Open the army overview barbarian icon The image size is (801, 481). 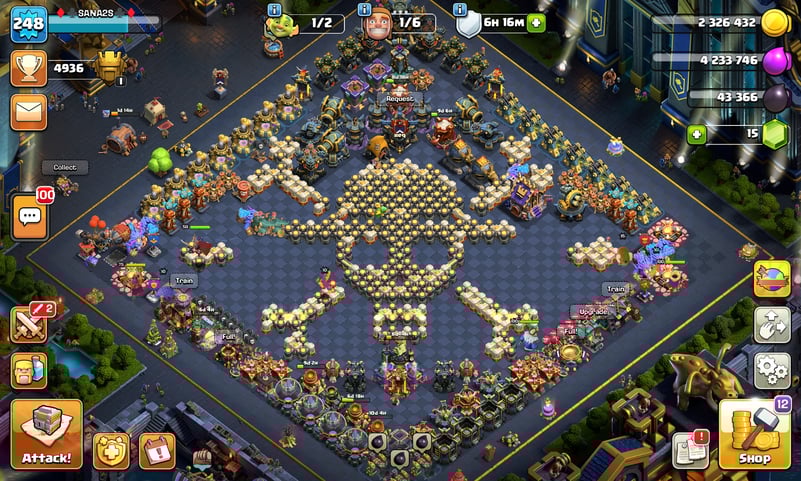(x=29, y=371)
